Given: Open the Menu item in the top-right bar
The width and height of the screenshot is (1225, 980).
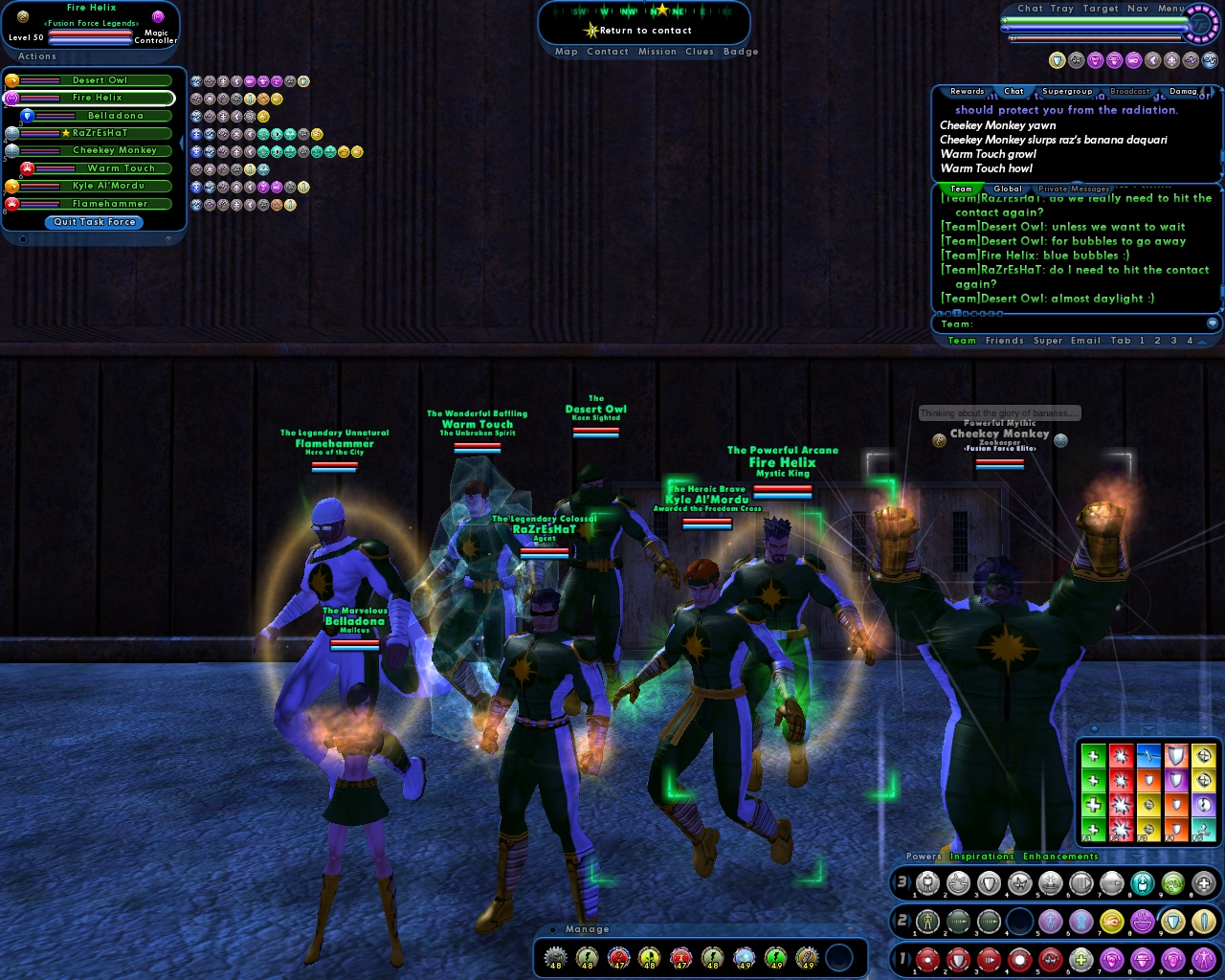Looking at the screenshot, I should (1169, 8).
